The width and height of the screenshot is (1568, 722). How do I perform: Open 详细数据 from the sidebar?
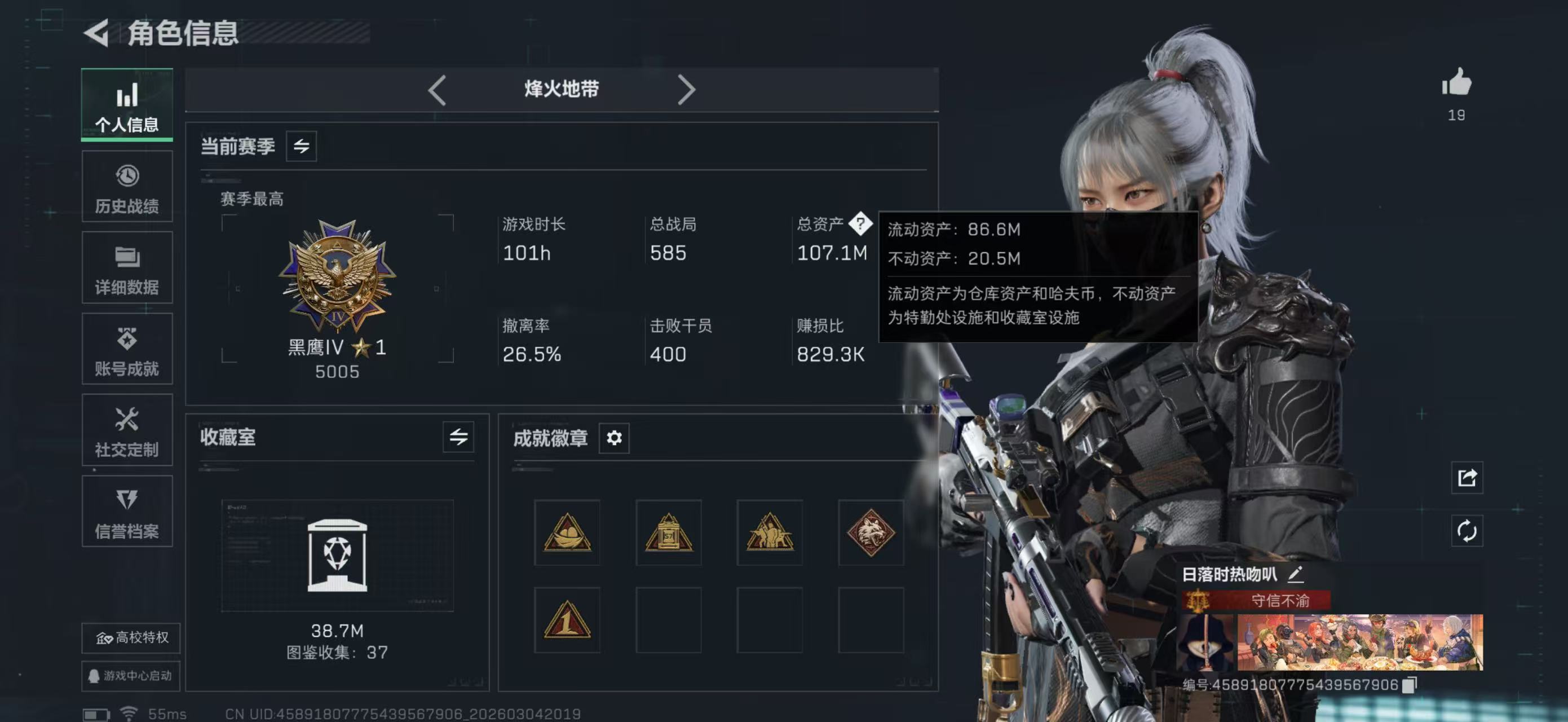[127, 268]
